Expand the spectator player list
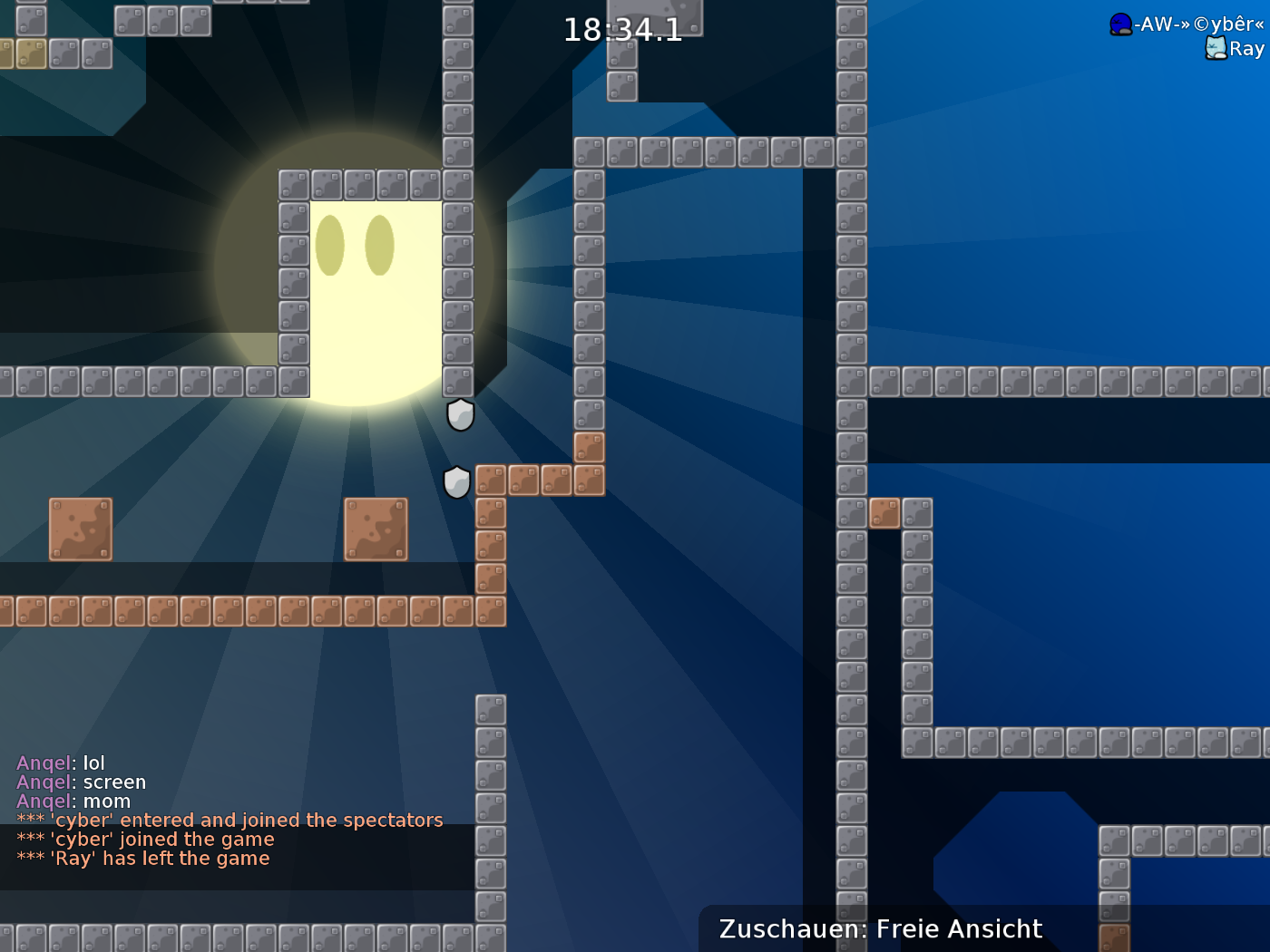 1179,36
